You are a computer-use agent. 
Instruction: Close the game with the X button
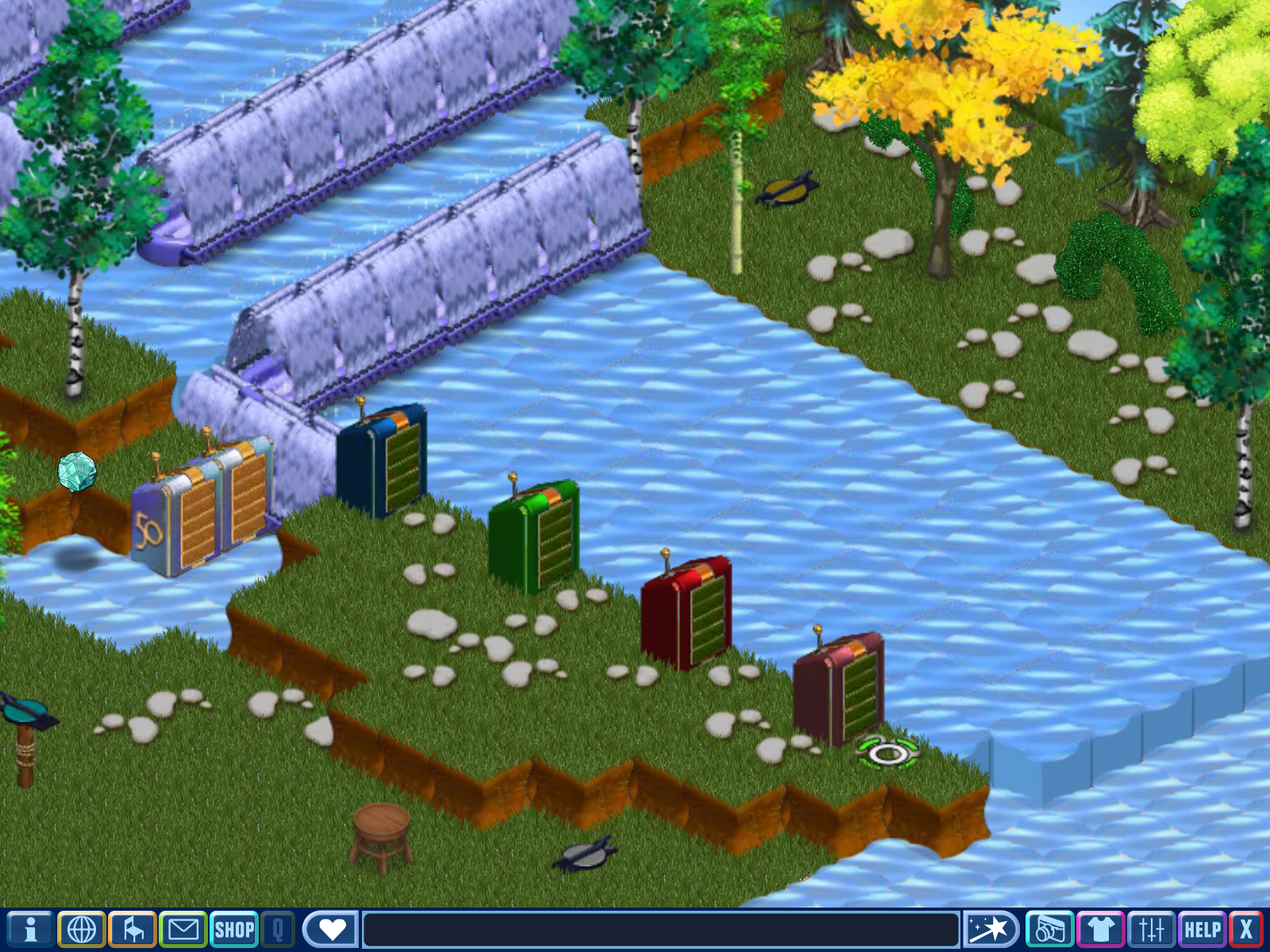(1246, 929)
